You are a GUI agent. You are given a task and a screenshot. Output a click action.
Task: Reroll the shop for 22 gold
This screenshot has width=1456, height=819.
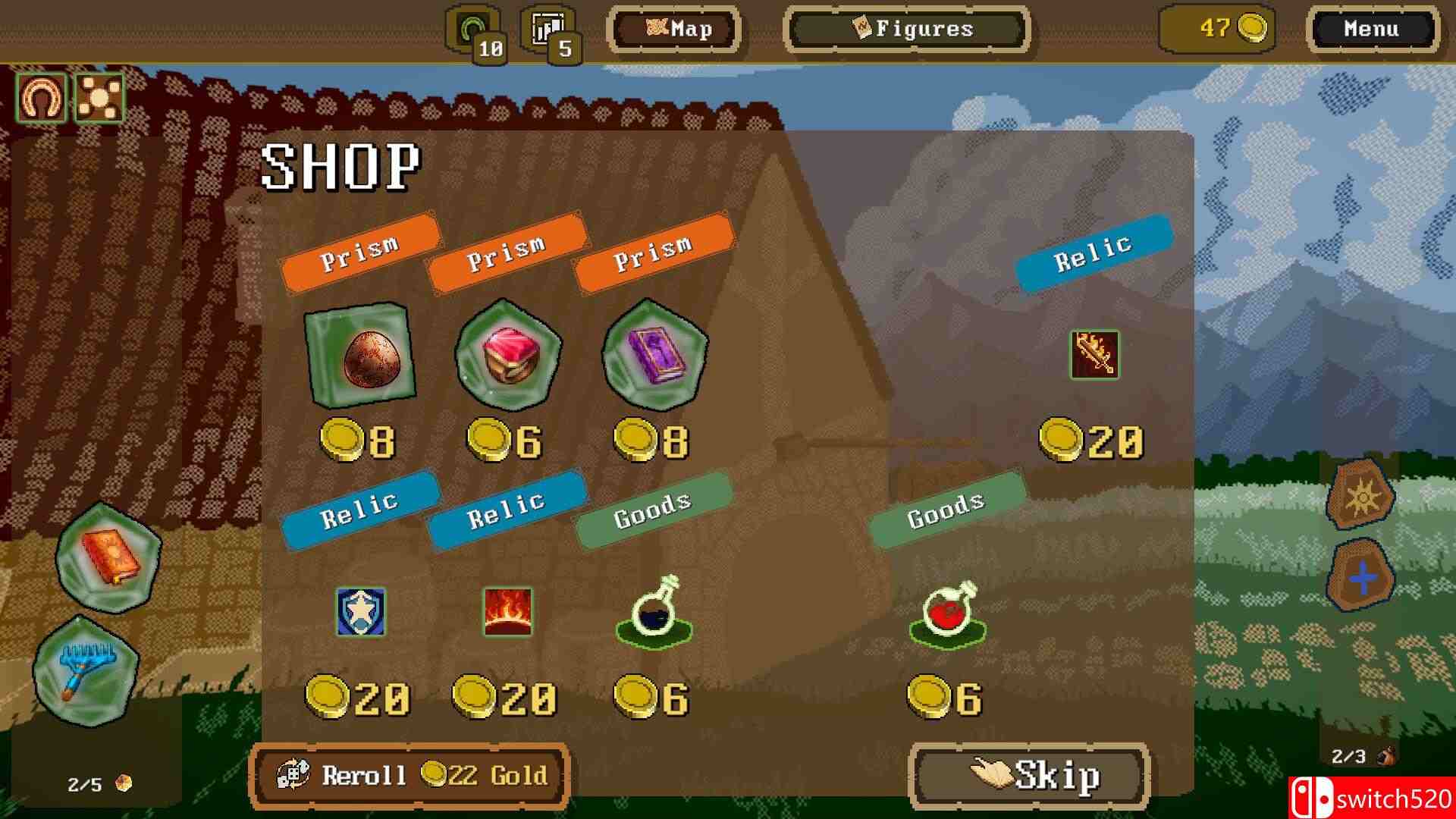click(x=409, y=775)
